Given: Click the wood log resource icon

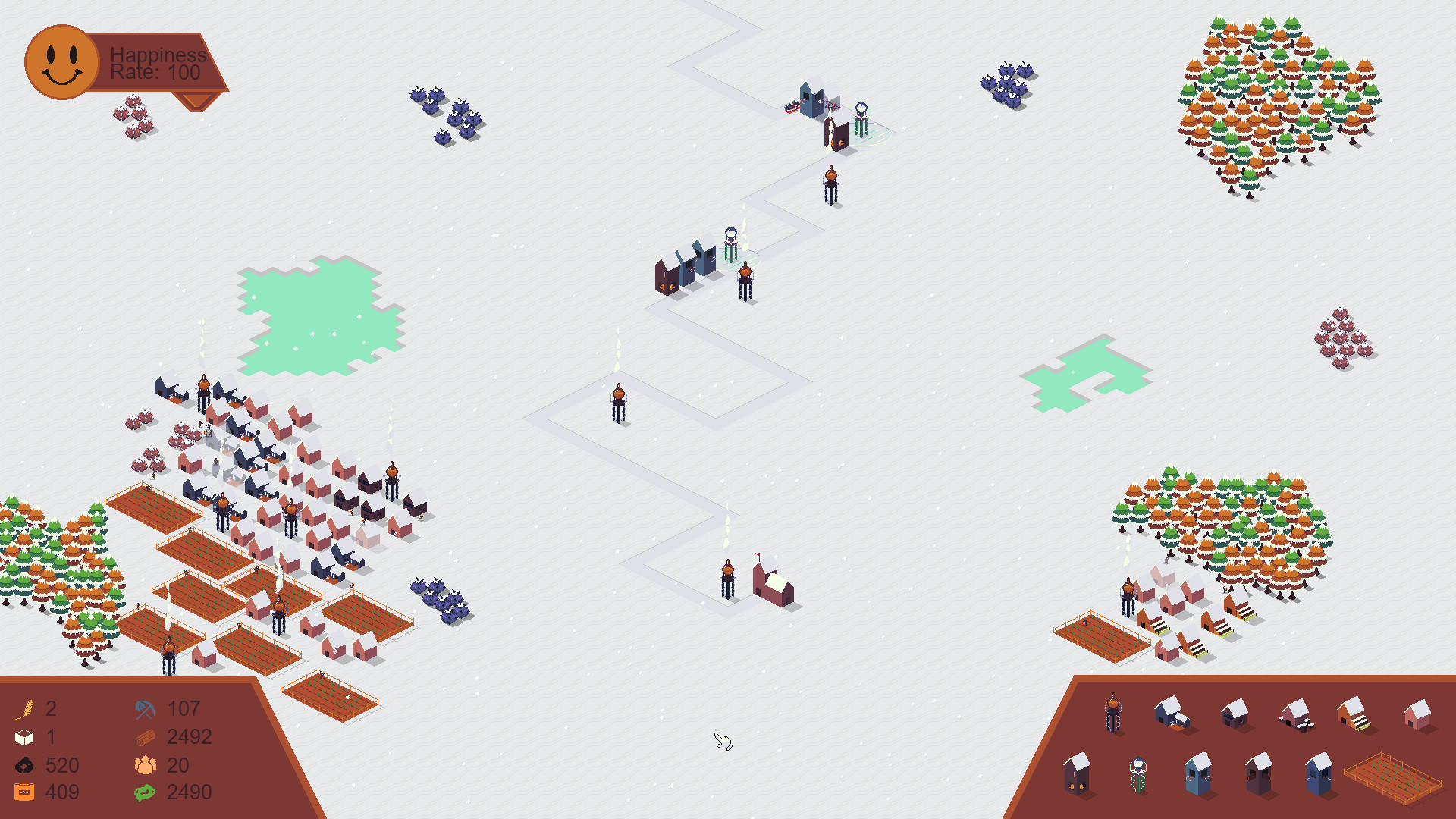Looking at the screenshot, I should [145, 736].
